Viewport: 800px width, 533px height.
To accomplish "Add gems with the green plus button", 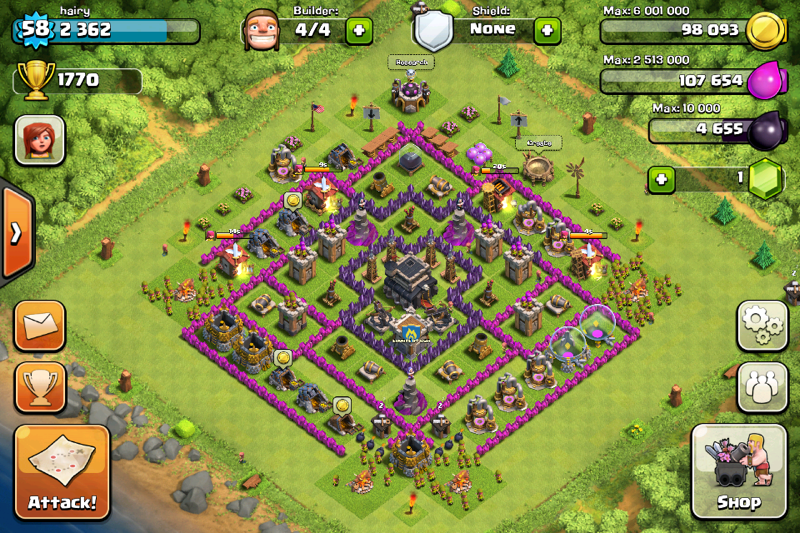I will [x=660, y=180].
